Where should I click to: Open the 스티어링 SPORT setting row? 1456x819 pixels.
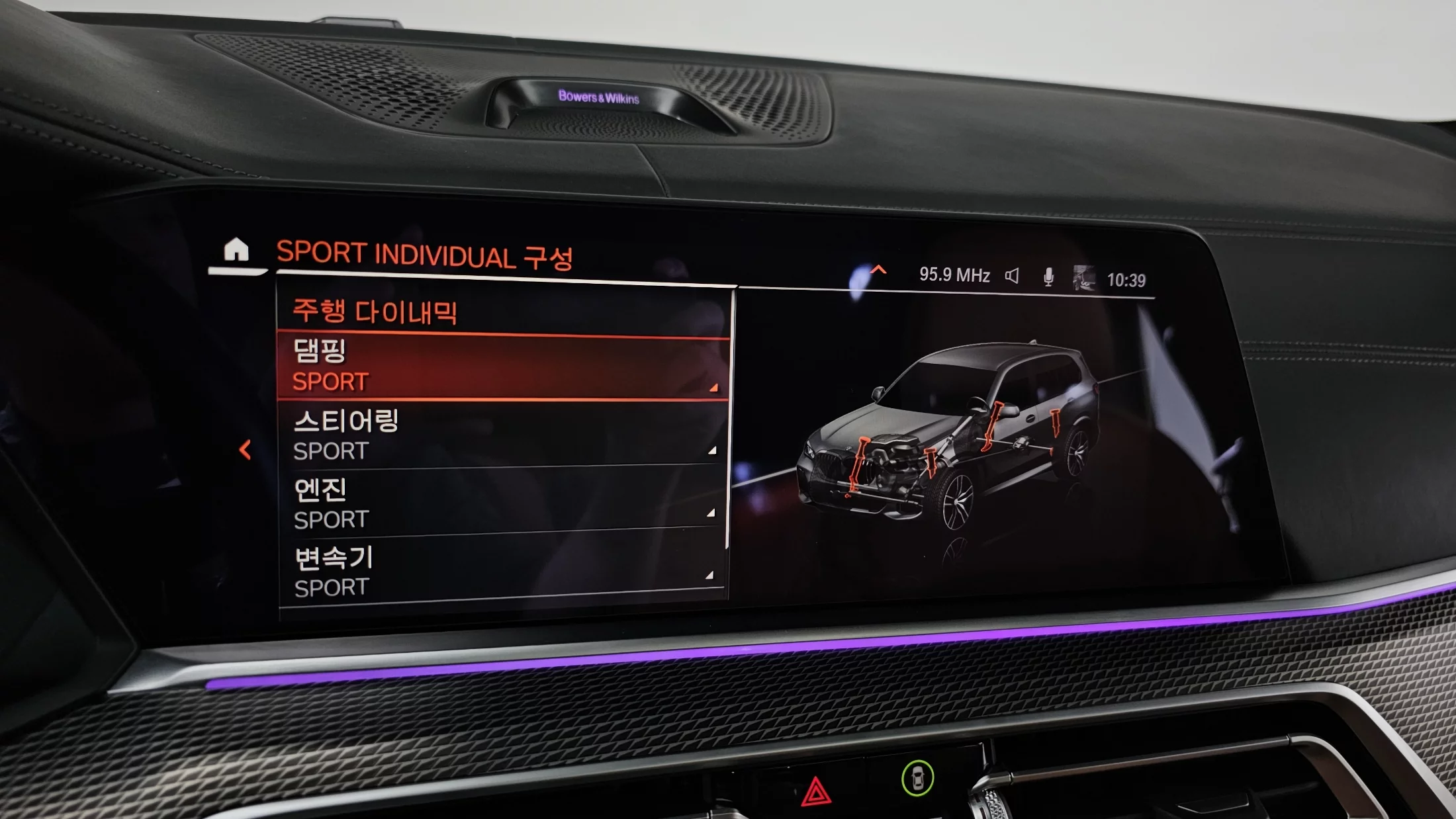503,435
